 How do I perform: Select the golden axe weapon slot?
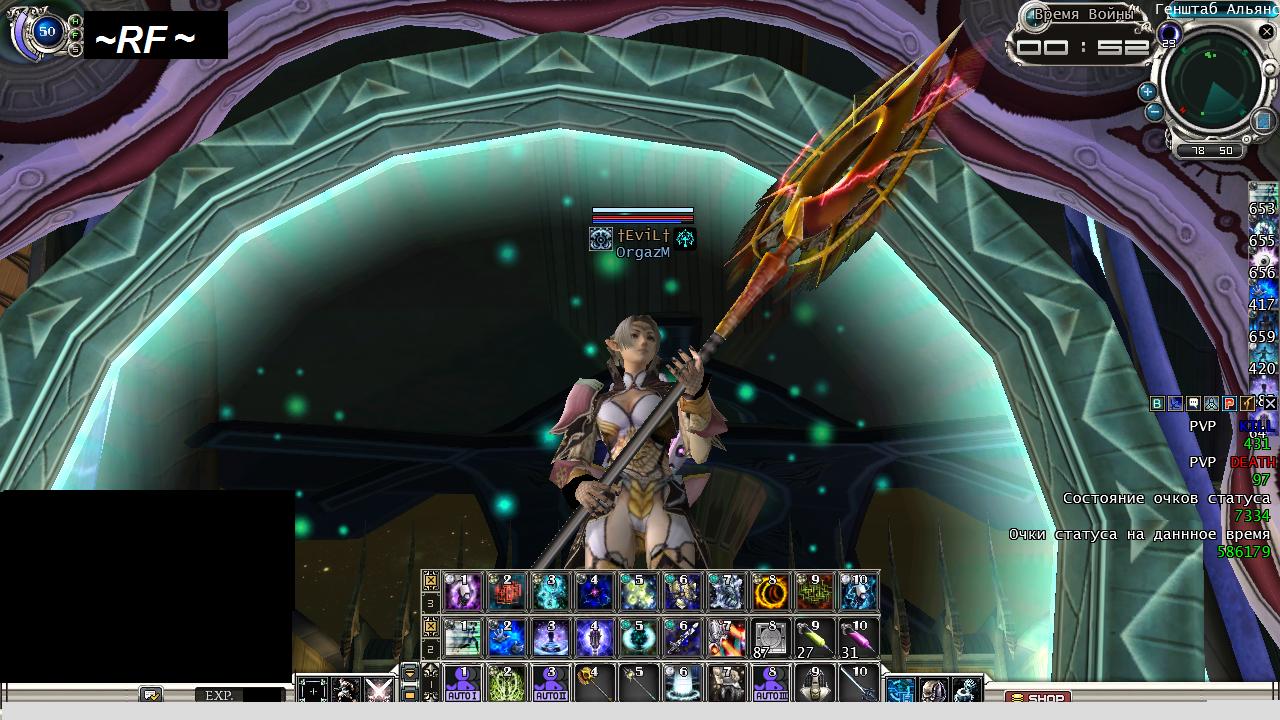click(x=595, y=684)
